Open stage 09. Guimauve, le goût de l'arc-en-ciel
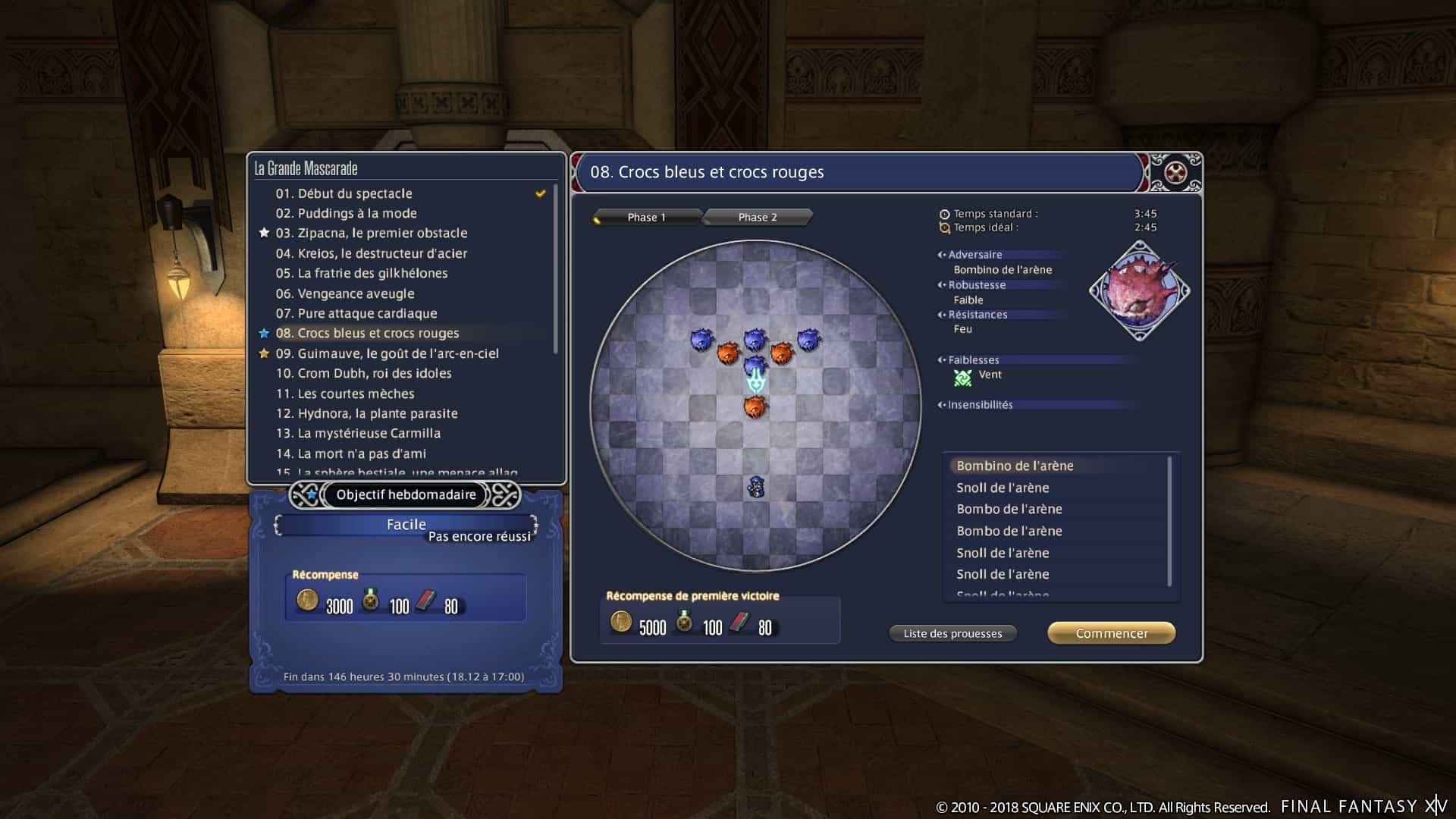Screen dimensions: 1456x819 click(387, 353)
